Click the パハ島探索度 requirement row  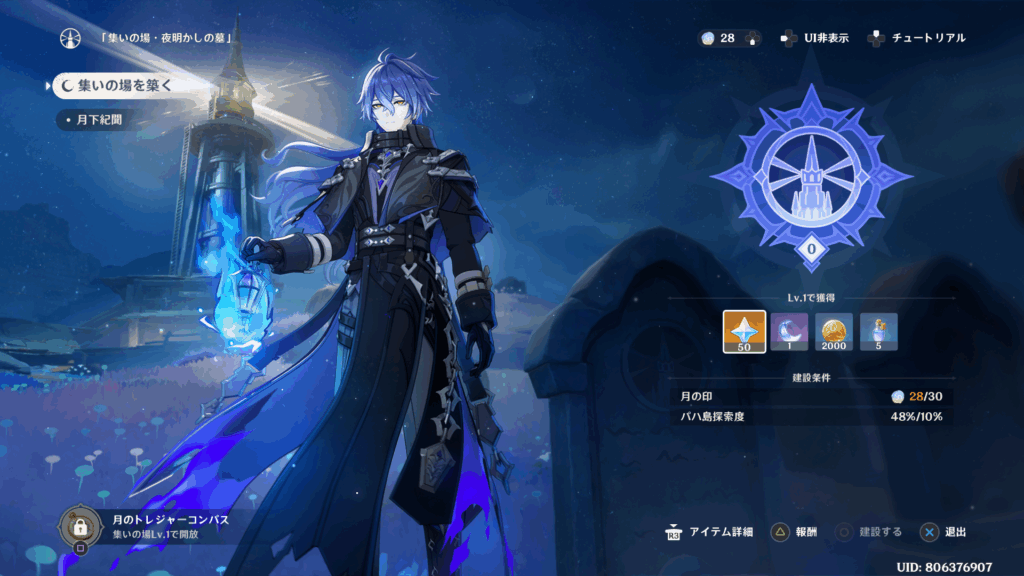pyautogui.click(x=810, y=415)
